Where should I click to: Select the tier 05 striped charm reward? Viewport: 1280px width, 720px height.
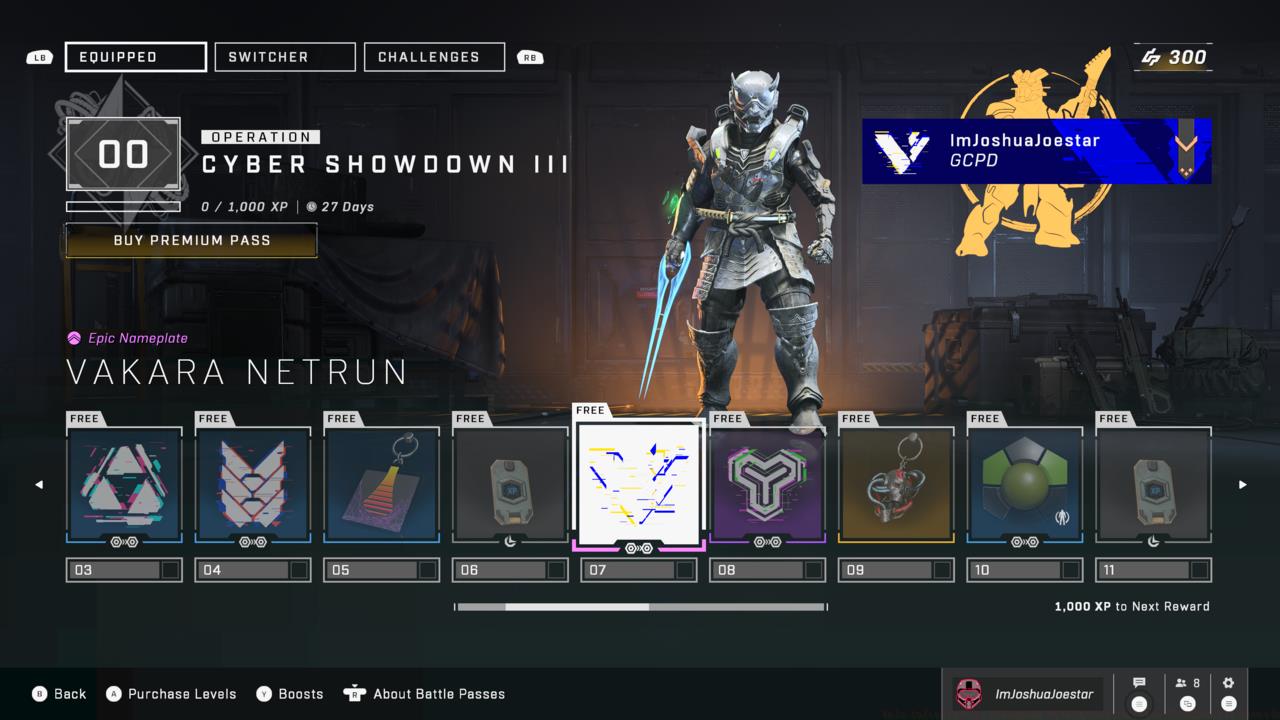pos(382,485)
